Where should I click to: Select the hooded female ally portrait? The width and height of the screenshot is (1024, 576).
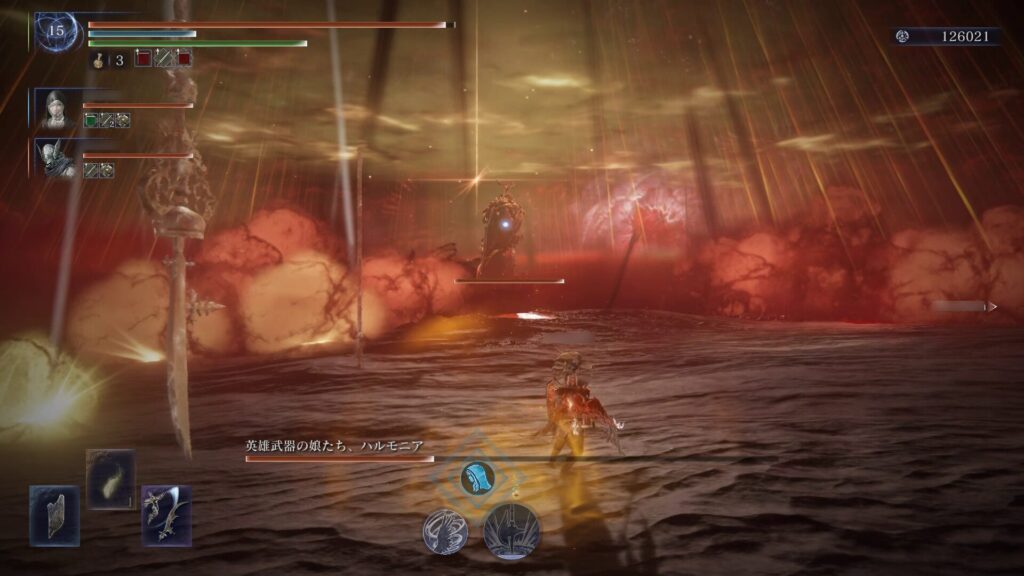[x=55, y=108]
